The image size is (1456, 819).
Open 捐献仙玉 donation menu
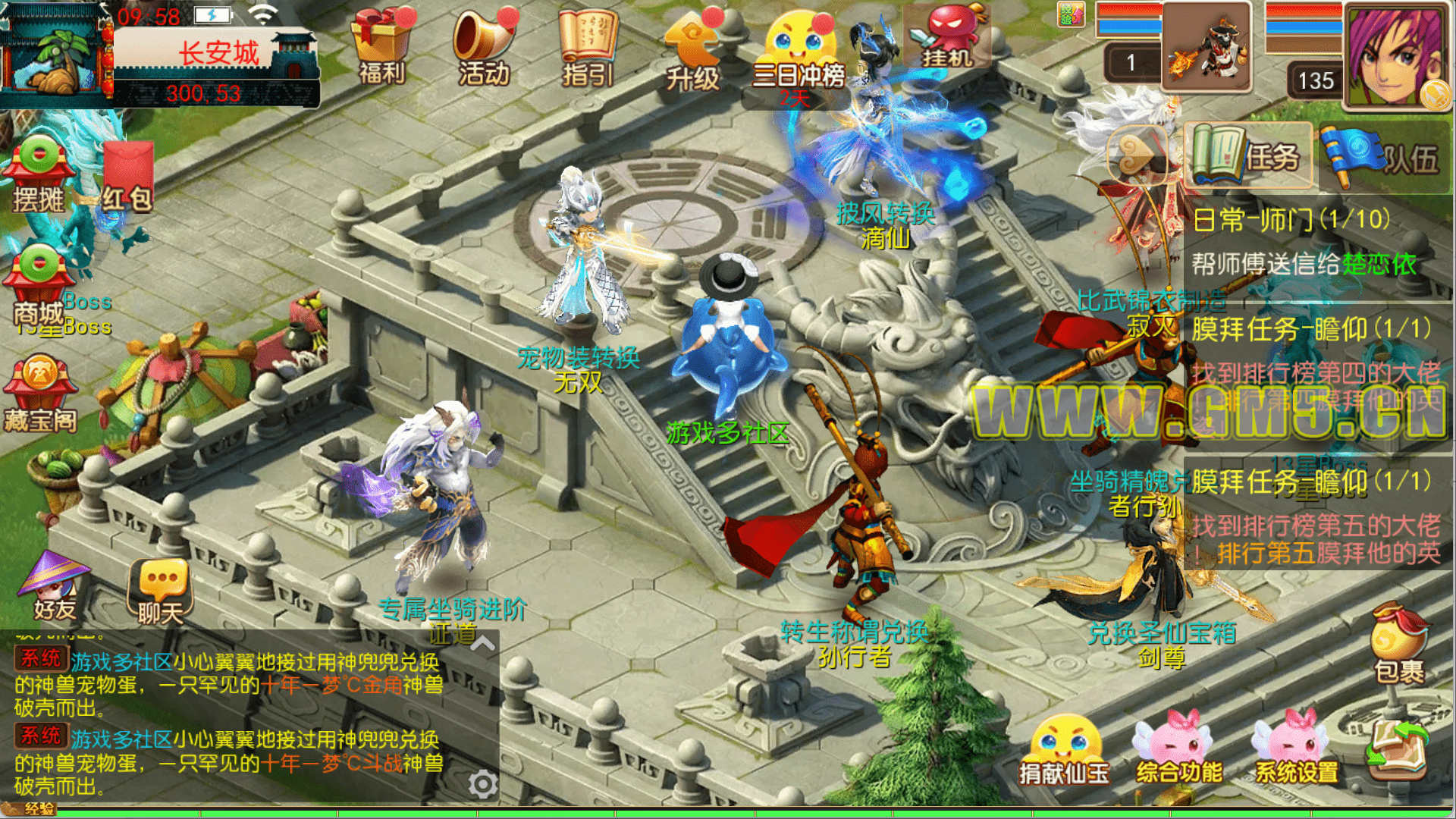coord(1063,751)
